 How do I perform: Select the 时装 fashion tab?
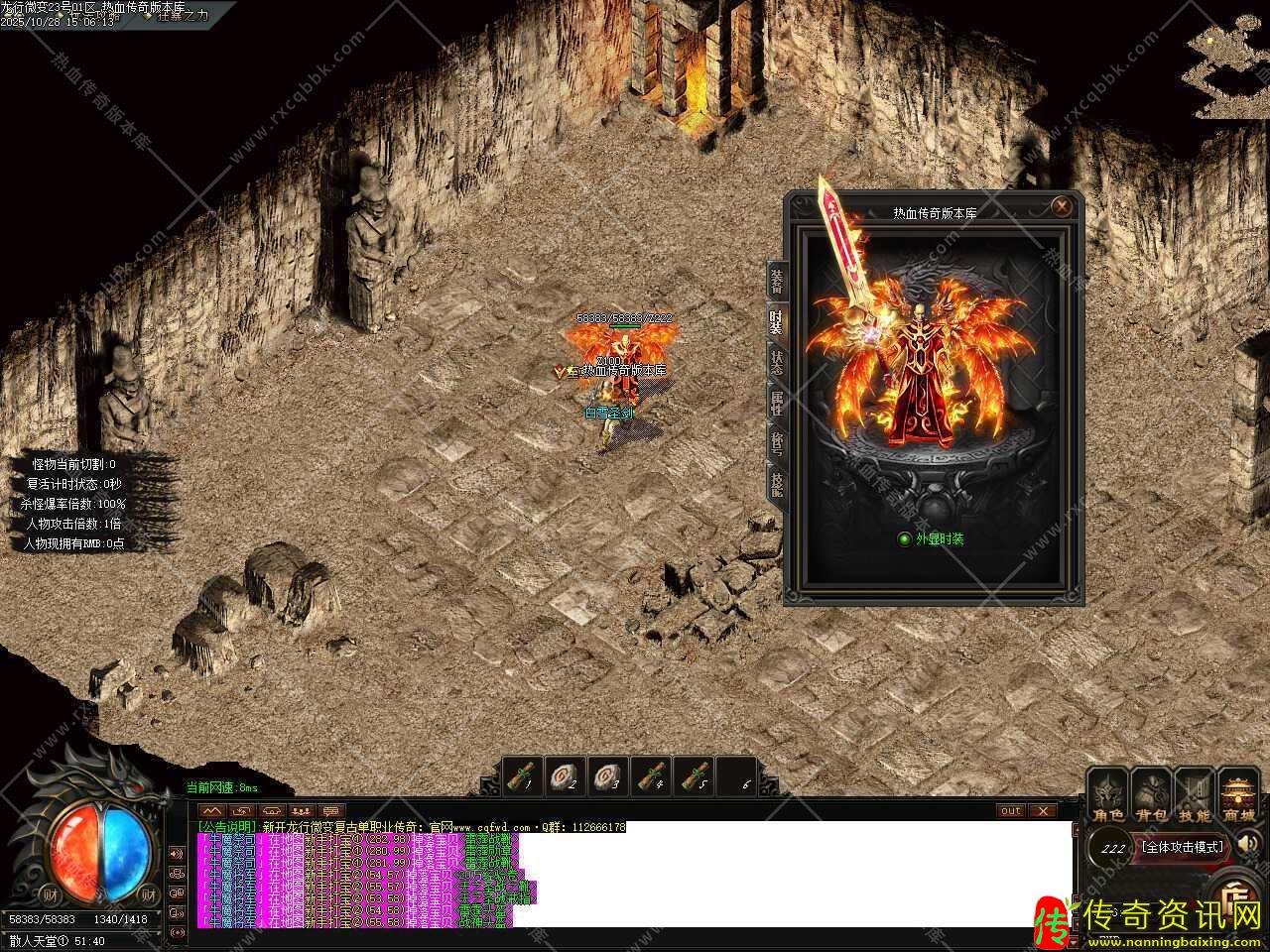click(777, 322)
